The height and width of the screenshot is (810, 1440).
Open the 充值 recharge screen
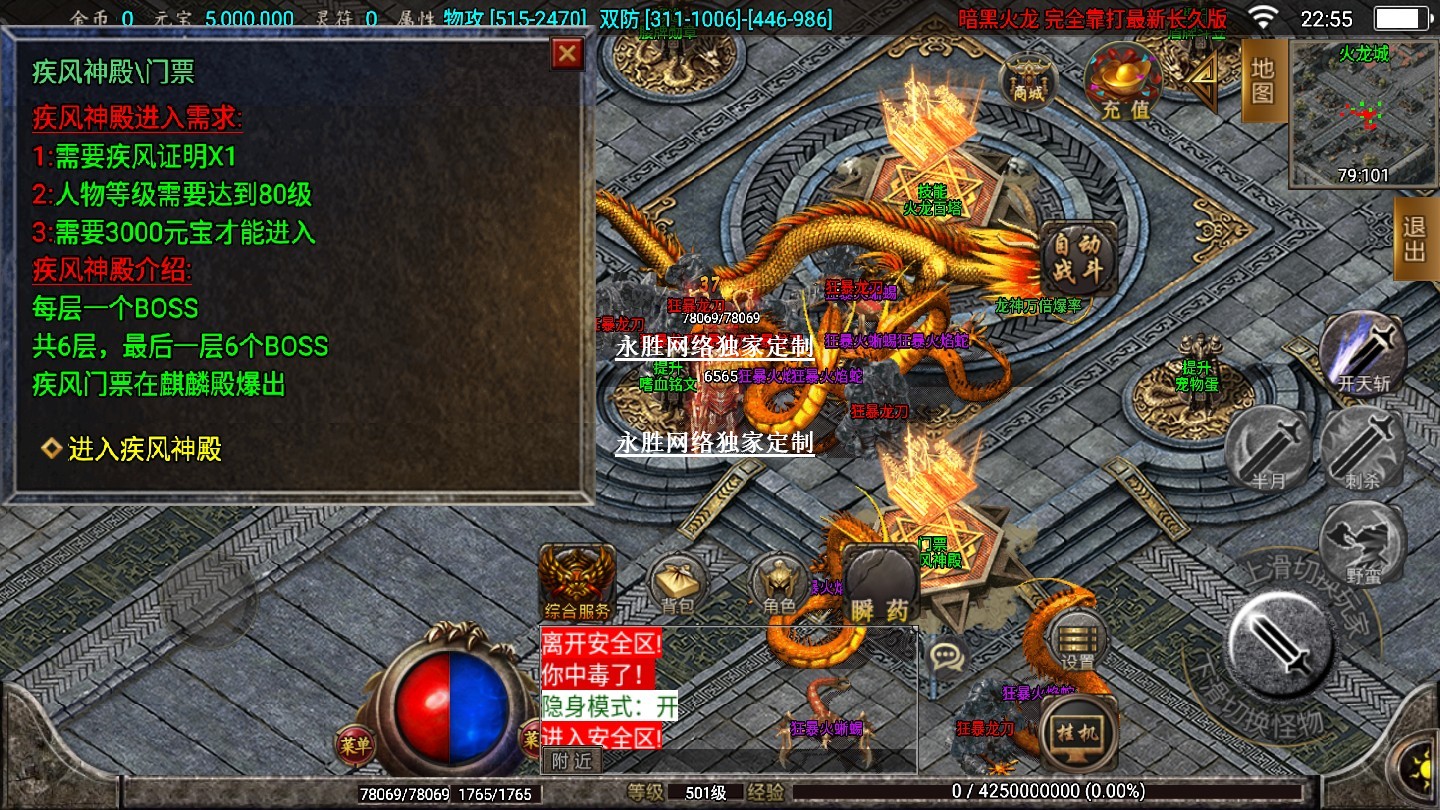(x=1124, y=80)
